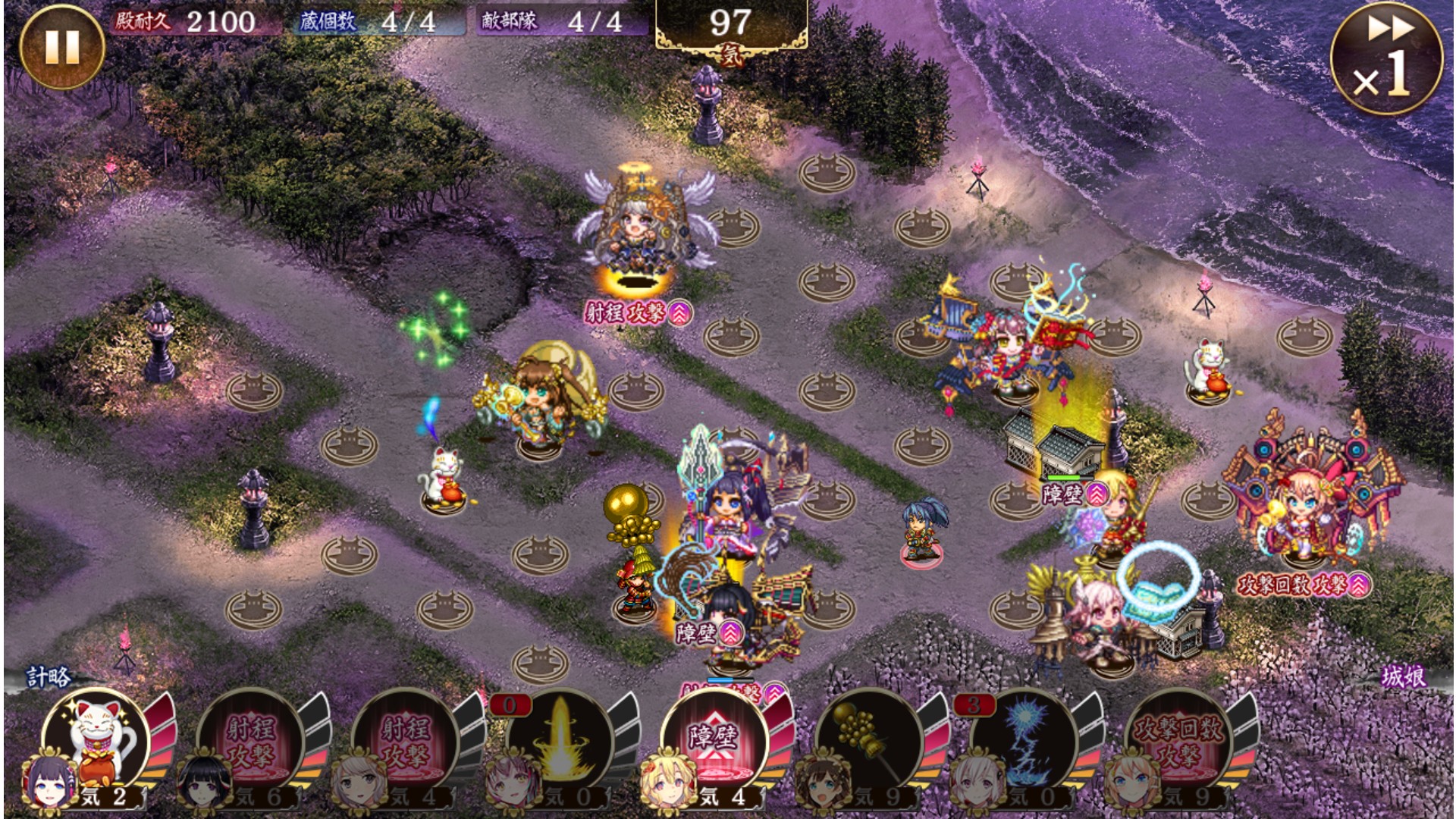
Task: Activate the lucky cat stratagem
Action: click(97, 739)
